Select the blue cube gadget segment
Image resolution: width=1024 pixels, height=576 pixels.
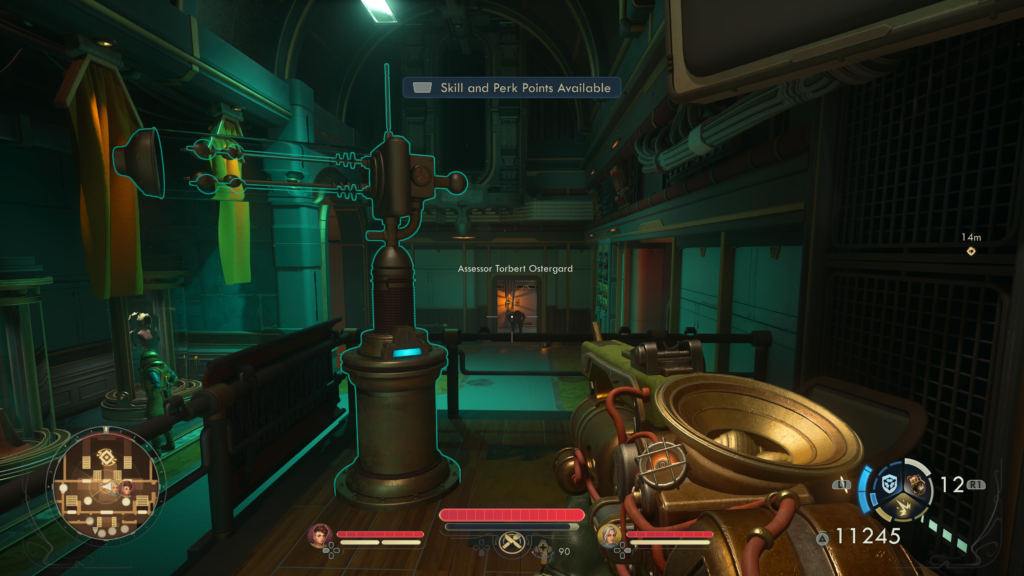pyautogui.click(x=888, y=484)
